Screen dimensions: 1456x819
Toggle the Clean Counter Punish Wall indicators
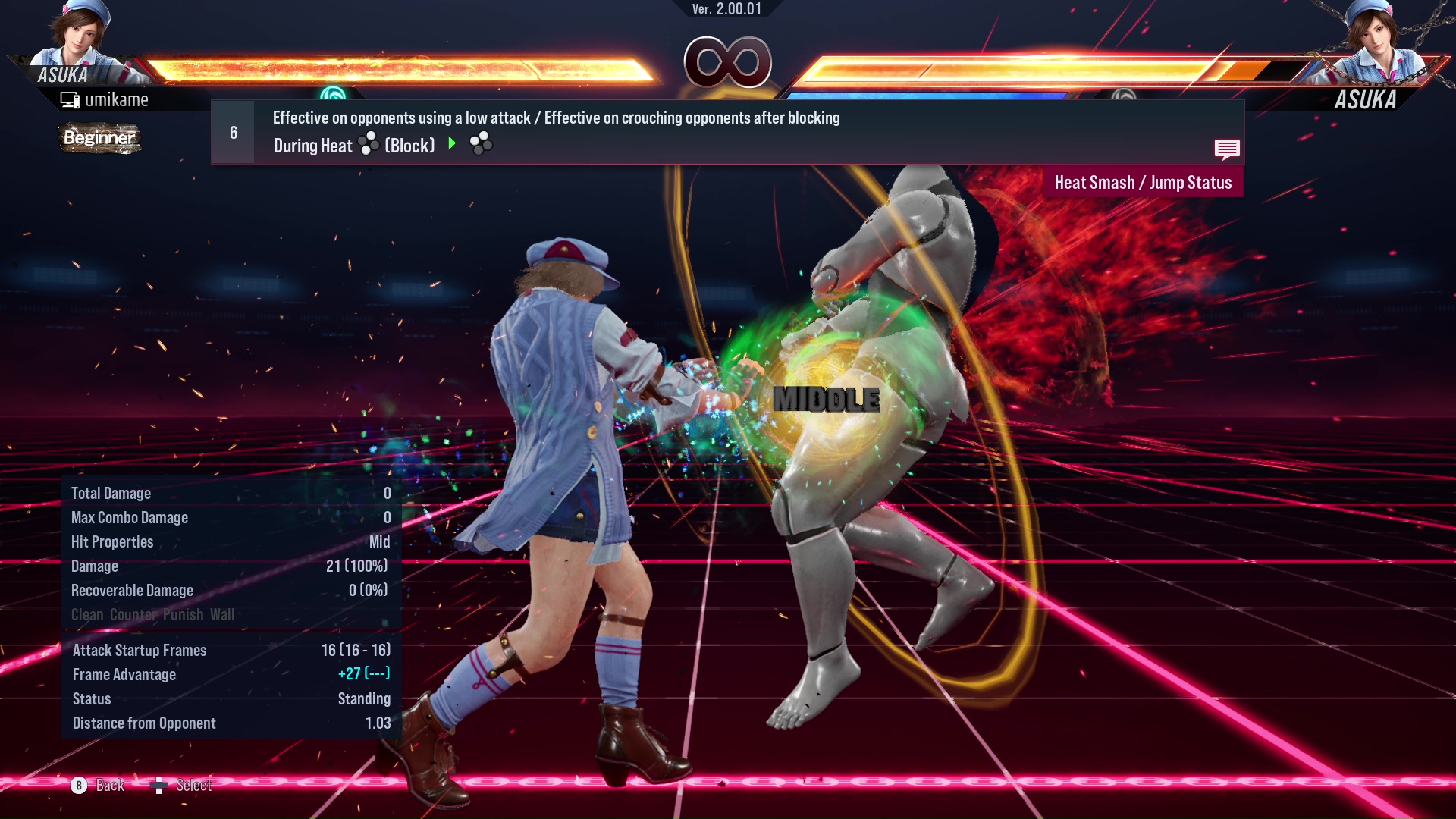coord(152,615)
